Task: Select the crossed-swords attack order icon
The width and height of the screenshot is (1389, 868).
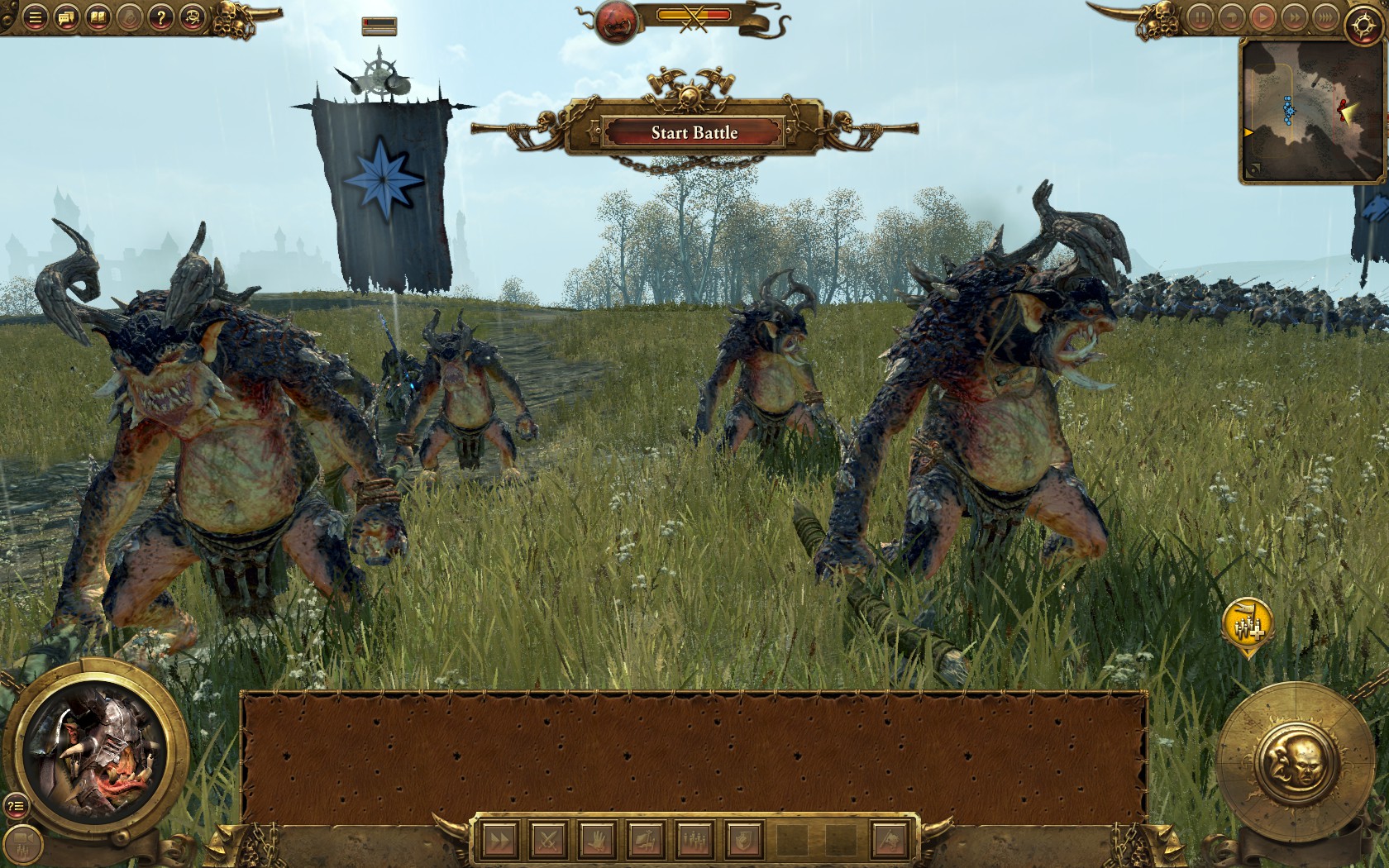Action: click(x=548, y=840)
